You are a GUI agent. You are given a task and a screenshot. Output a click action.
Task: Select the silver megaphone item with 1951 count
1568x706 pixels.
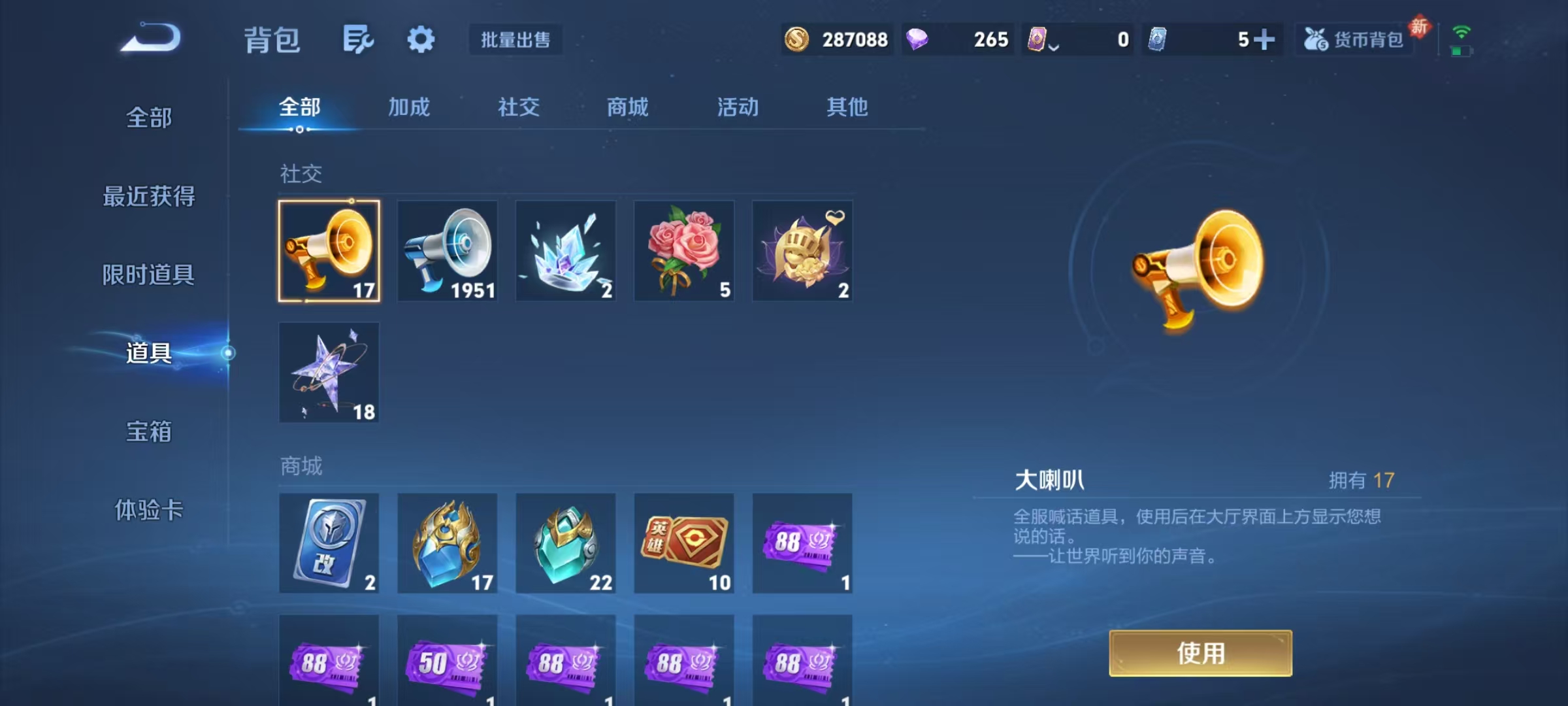click(x=447, y=252)
